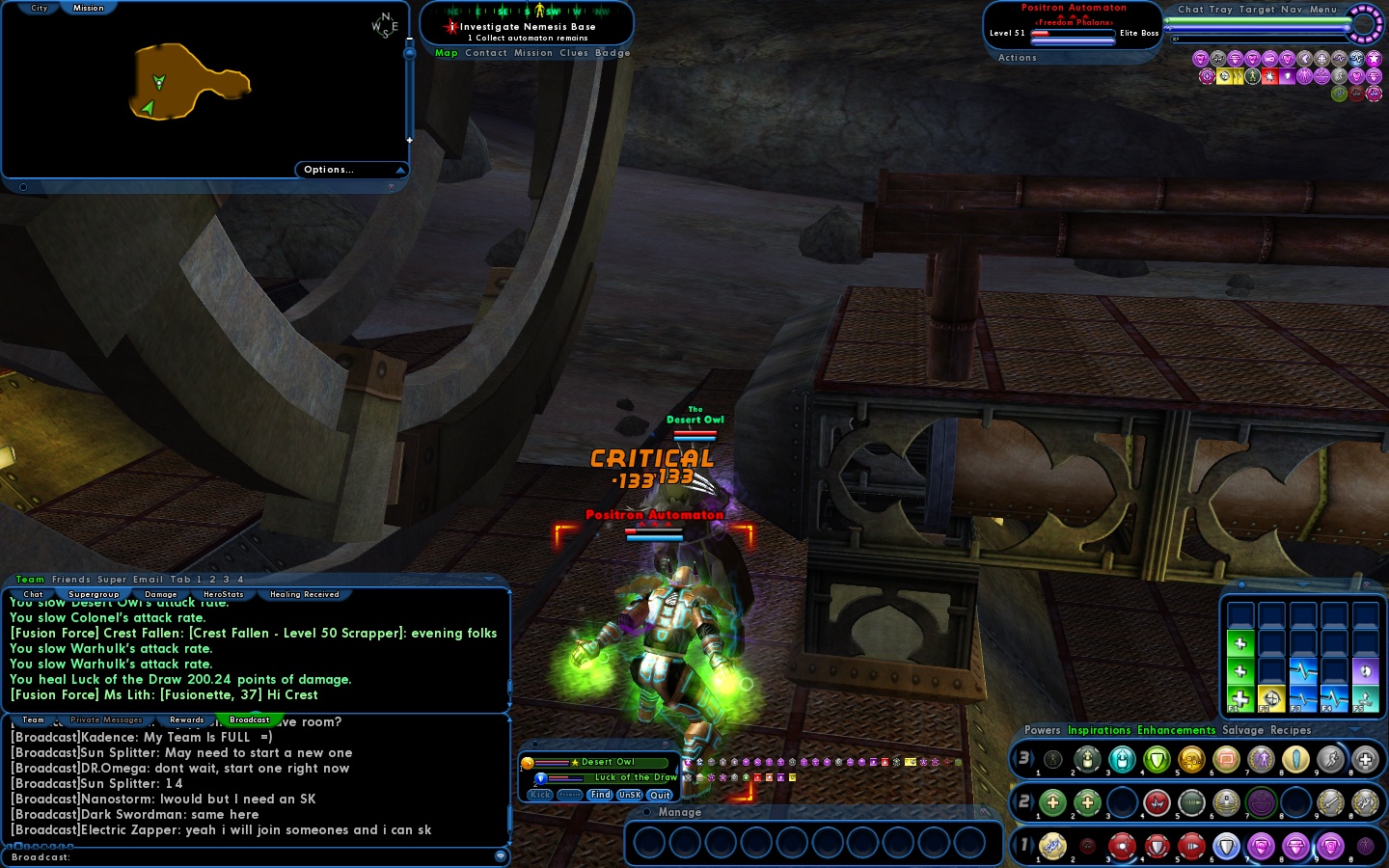Viewport: 1389px width, 868px height.
Task: Click Desert Owl's smiley icon in the team window
Action: point(527,763)
